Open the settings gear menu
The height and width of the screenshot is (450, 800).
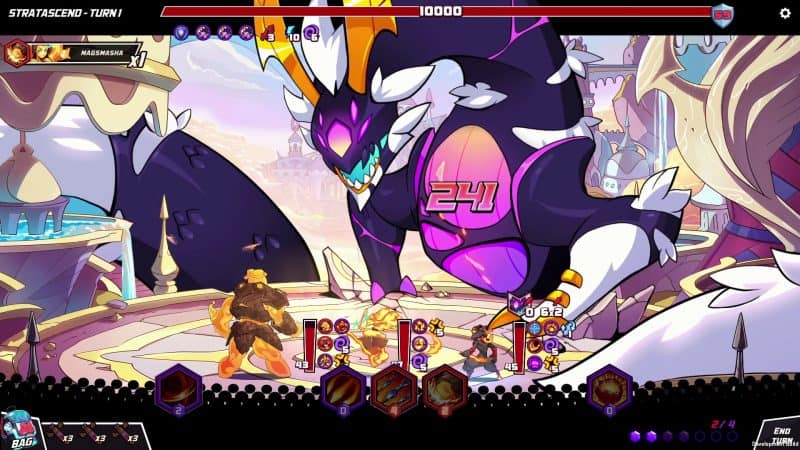click(x=785, y=12)
